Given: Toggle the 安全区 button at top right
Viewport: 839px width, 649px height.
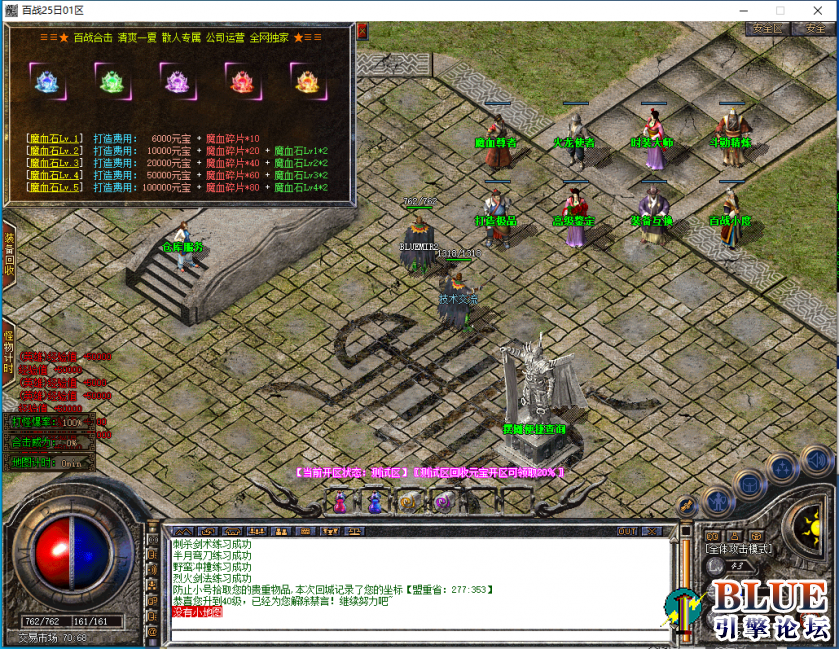Looking at the screenshot, I should point(767,29).
